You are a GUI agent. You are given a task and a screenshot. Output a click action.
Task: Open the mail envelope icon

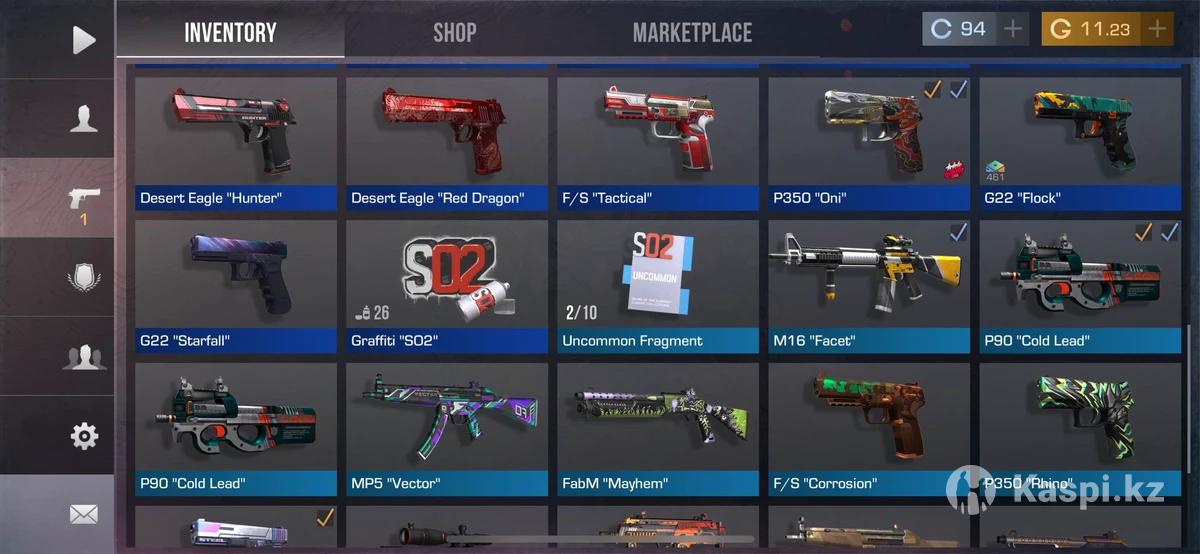(x=84, y=514)
